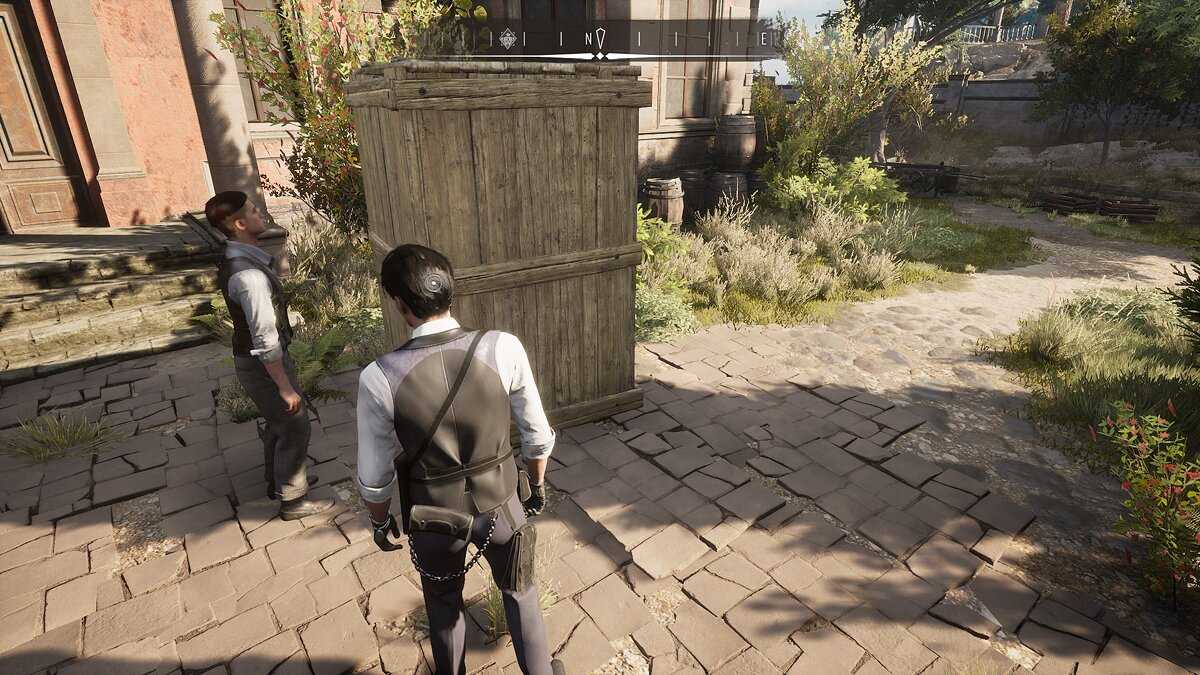The width and height of the screenshot is (1200, 675).
Task: Click the diamond objective marker on the compass
Action: point(508,39)
